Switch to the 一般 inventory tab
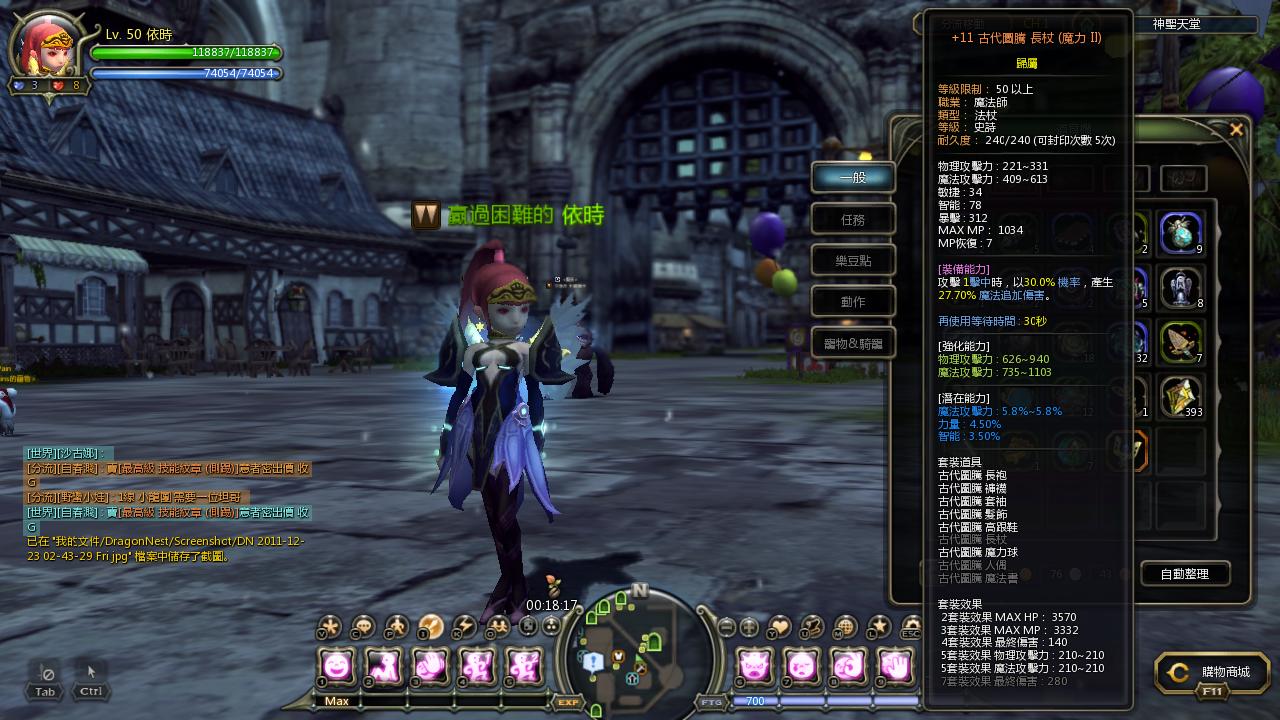Screen dimensions: 1280x720 [x=853, y=178]
